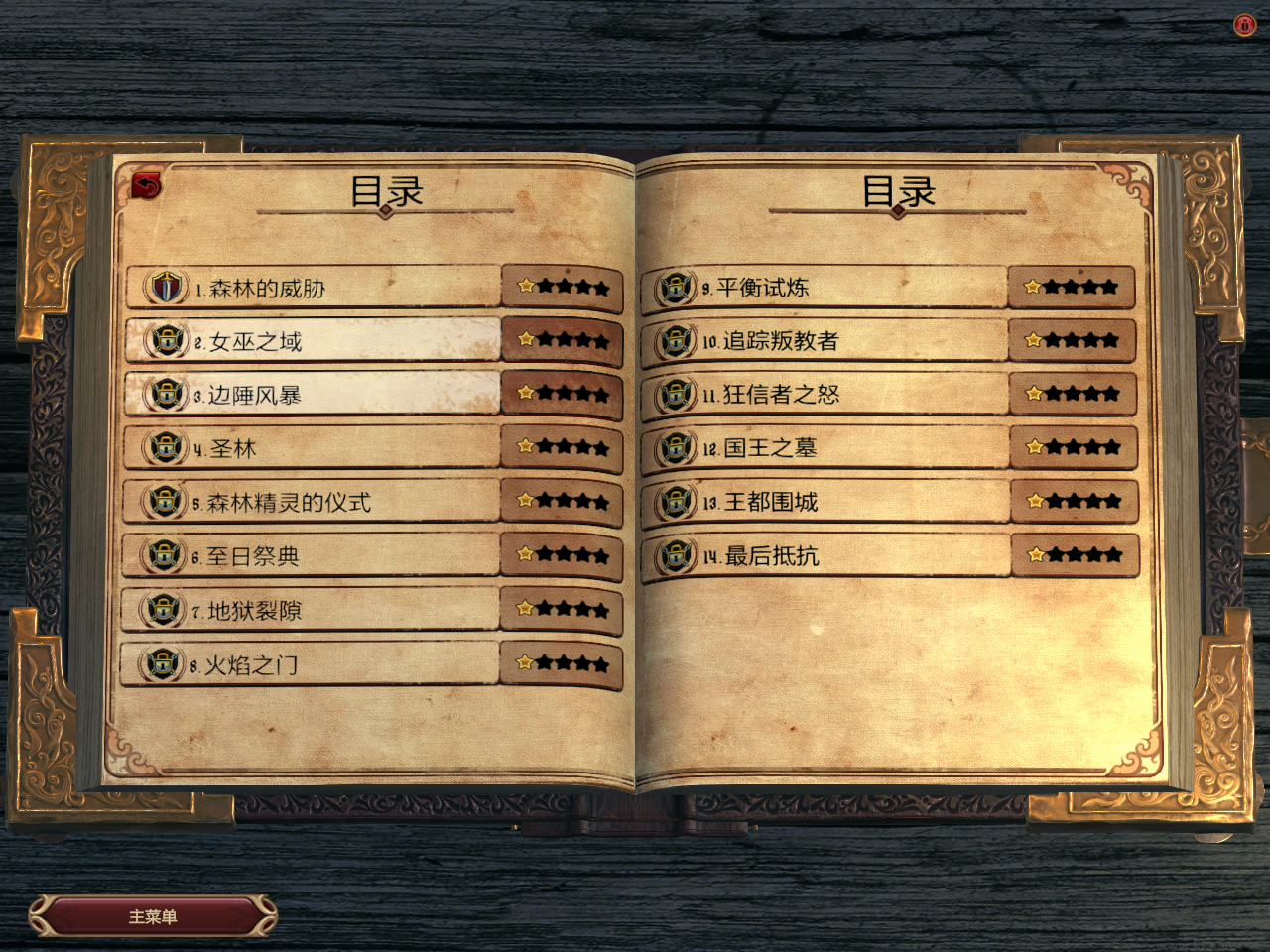Viewport: 1270px width, 952px height.
Task: Click the lock icon beside 狂信者之怒
Action: click(677, 394)
